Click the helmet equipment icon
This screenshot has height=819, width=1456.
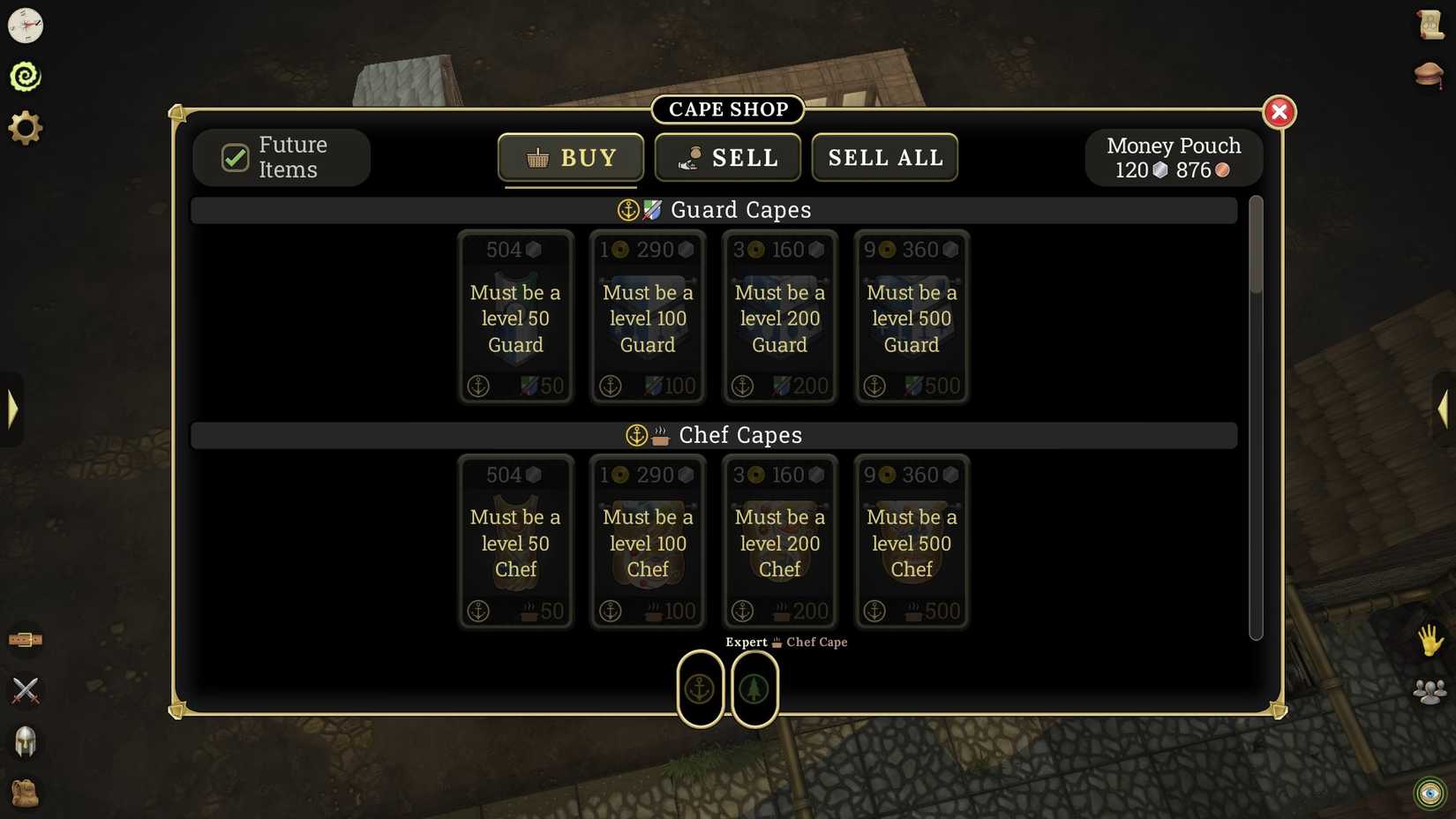26,742
